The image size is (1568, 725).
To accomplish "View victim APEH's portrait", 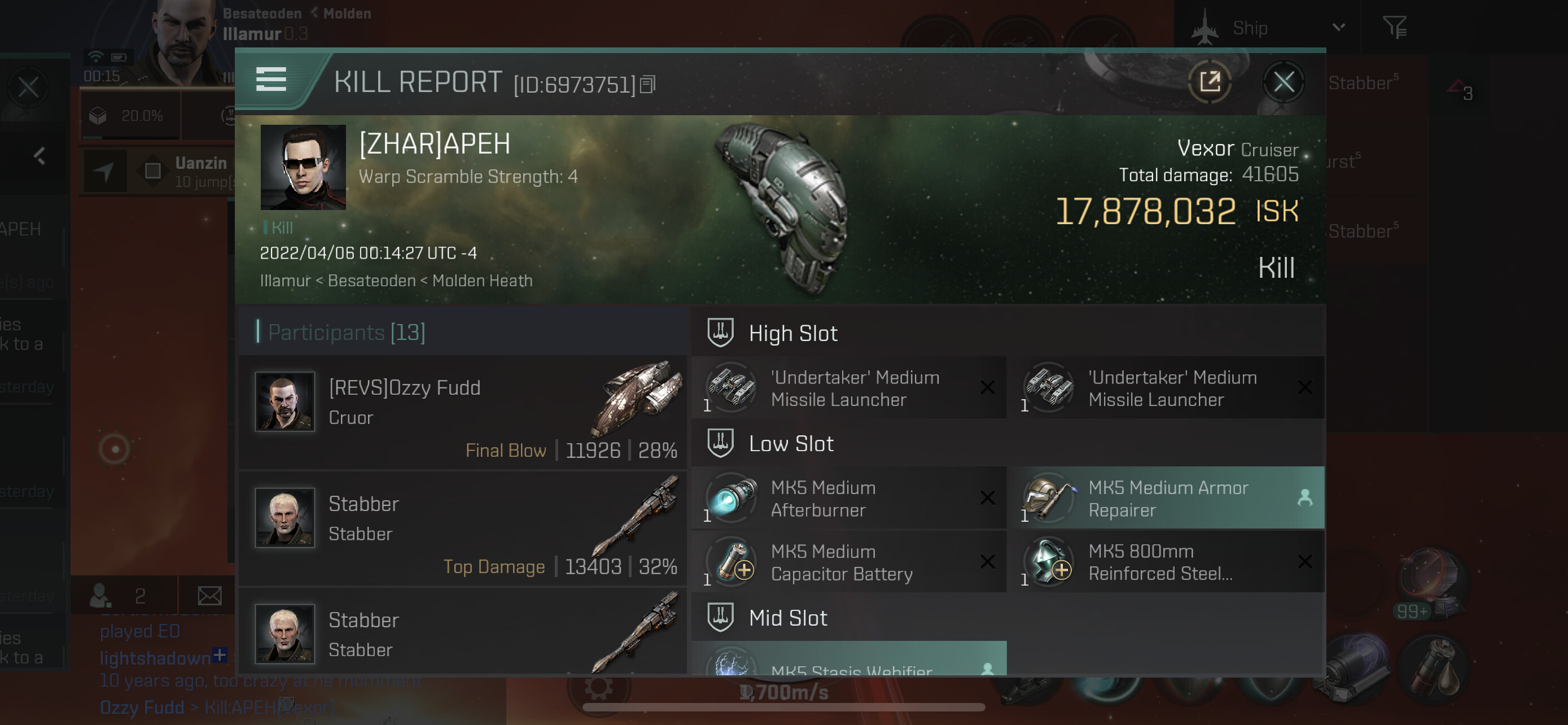I will [x=303, y=167].
